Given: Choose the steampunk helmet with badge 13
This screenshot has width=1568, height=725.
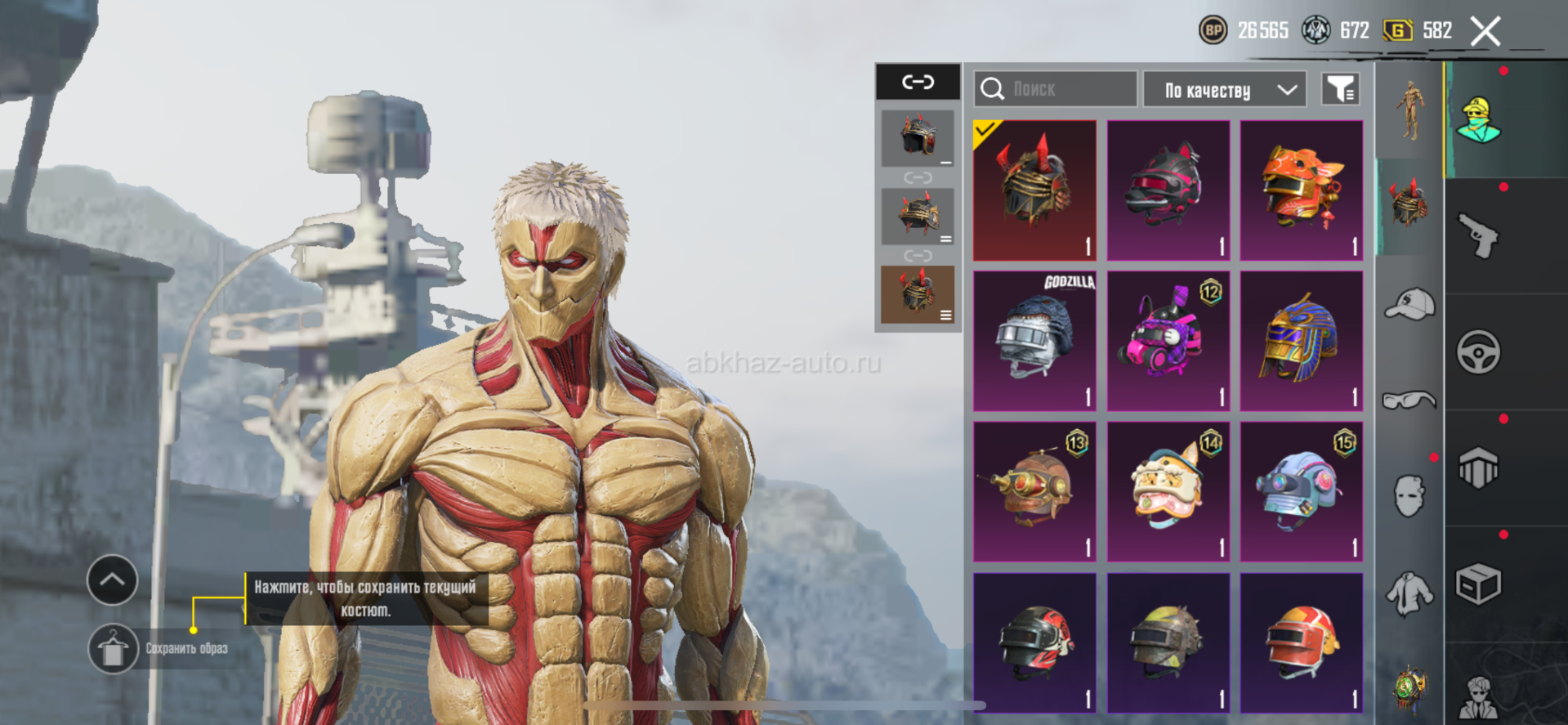Looking at the screenshot, I should tap(1034, 491).
